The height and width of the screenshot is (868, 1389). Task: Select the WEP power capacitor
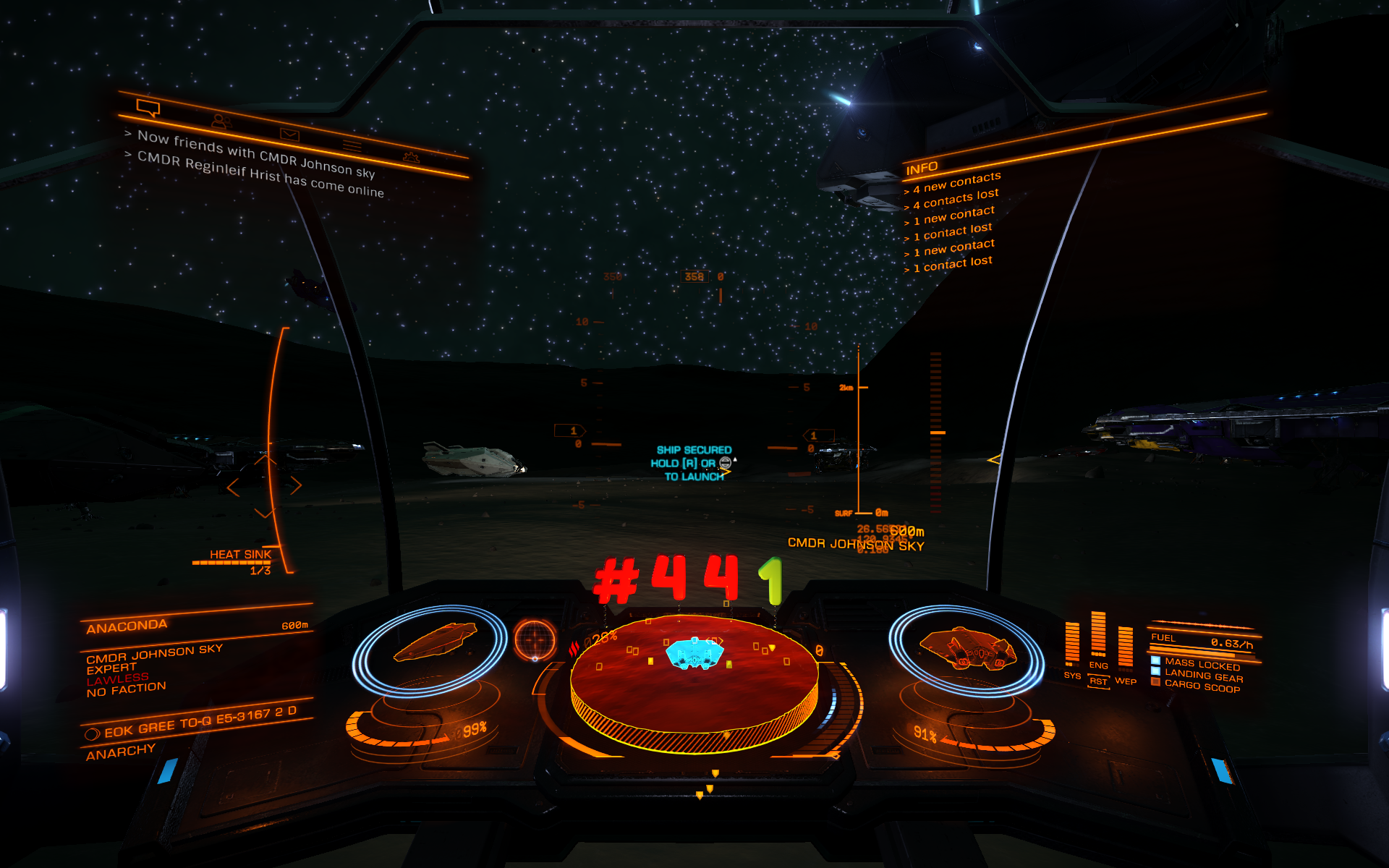pos(1125,648)
